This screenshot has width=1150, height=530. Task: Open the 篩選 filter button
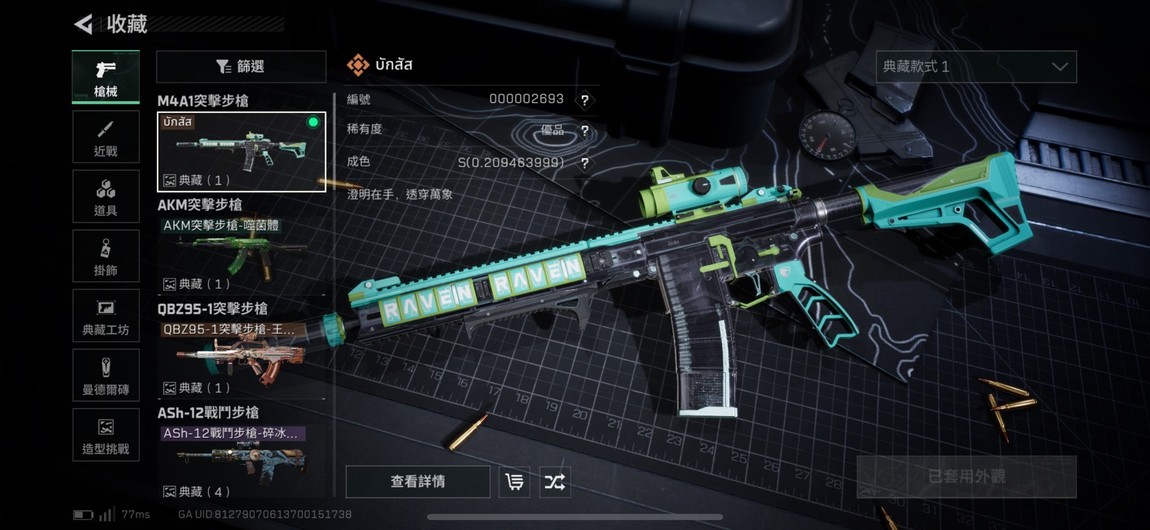click(x=241, y=67)
